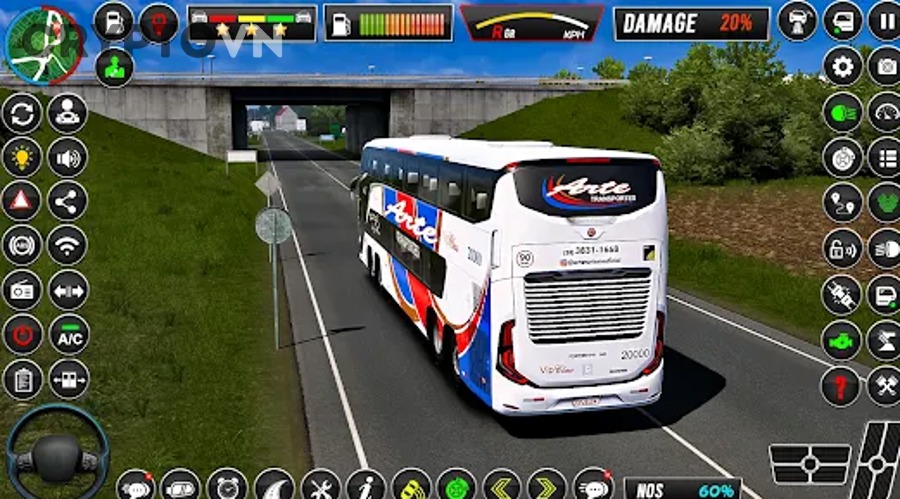Click the red power engine button
Image resolution: width=900 pixels, height=499 pixels.
pos(22,334)
